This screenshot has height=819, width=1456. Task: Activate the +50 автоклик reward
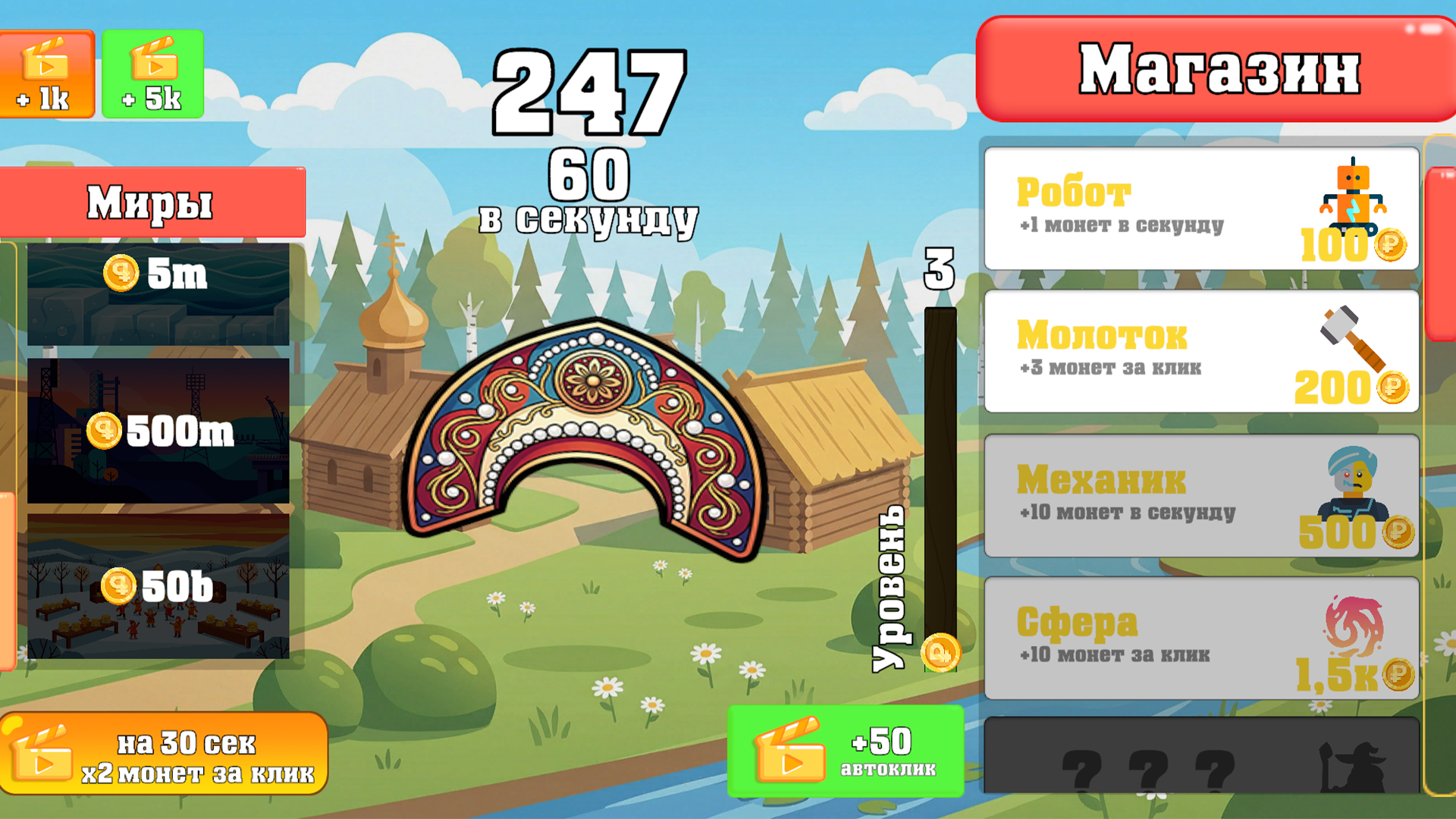pos(846,751)
